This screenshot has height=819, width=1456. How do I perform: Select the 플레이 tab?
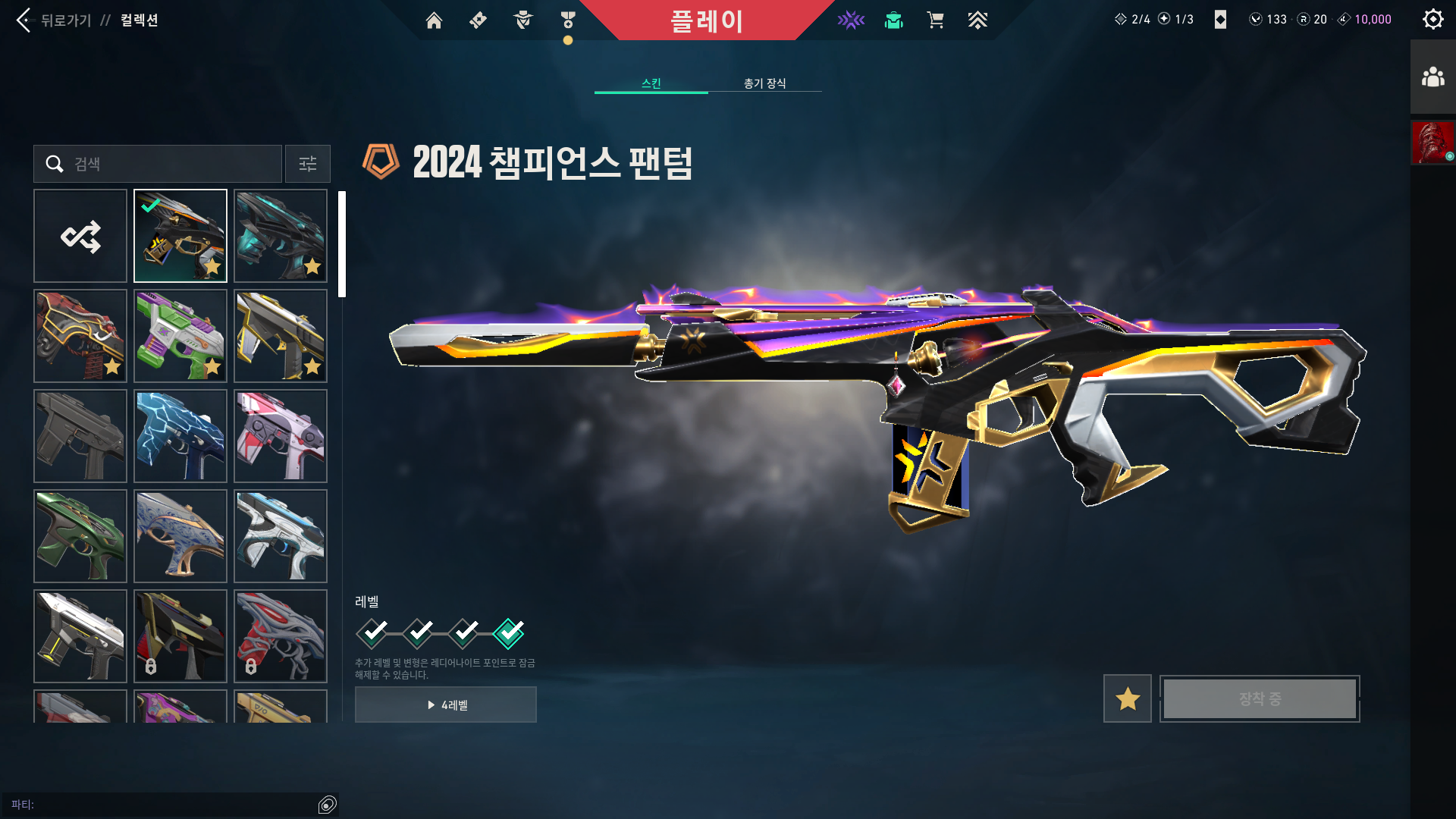tap(708, 20)
